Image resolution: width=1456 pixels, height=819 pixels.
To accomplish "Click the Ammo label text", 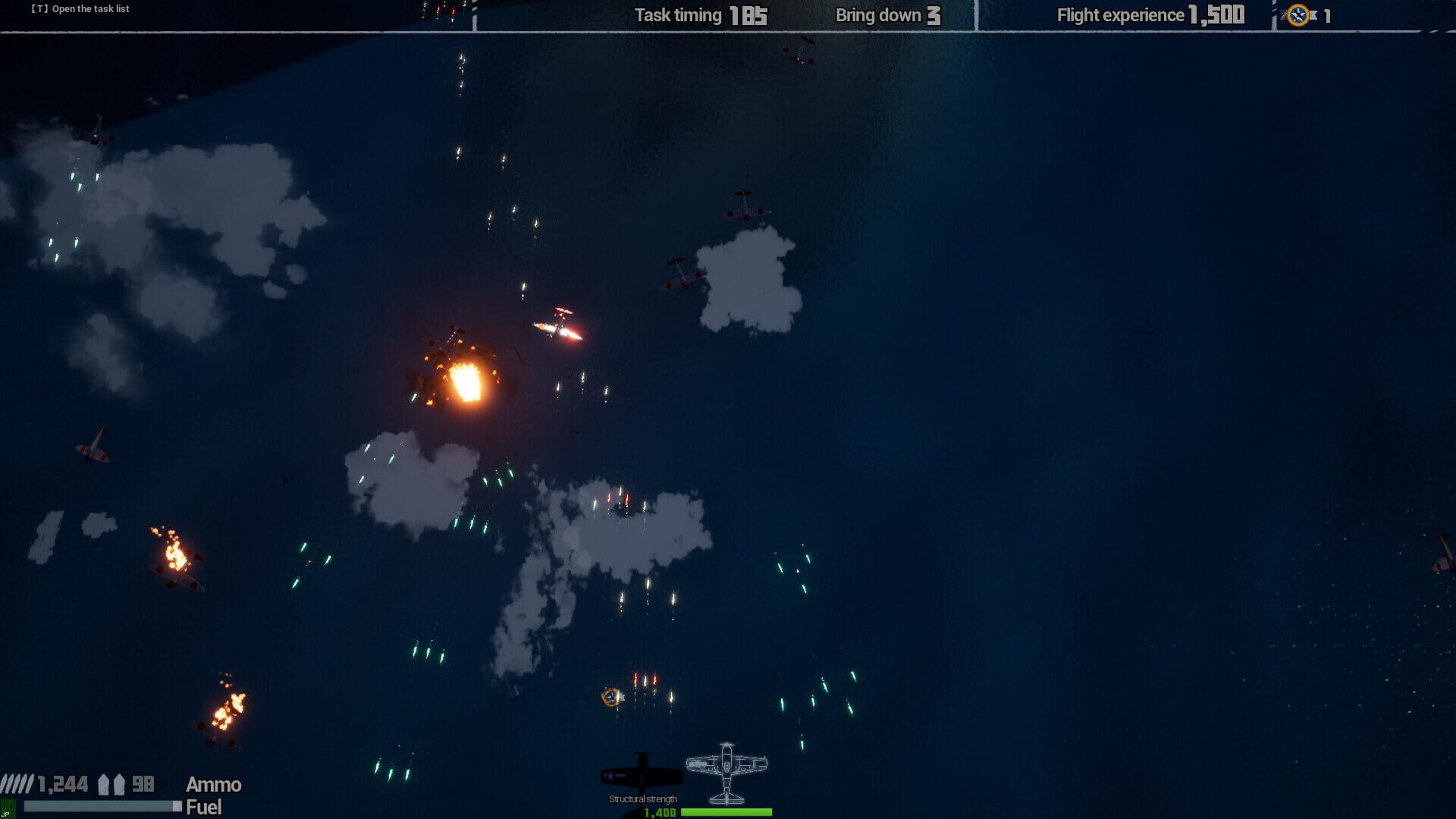I will (x=213, y=785).
